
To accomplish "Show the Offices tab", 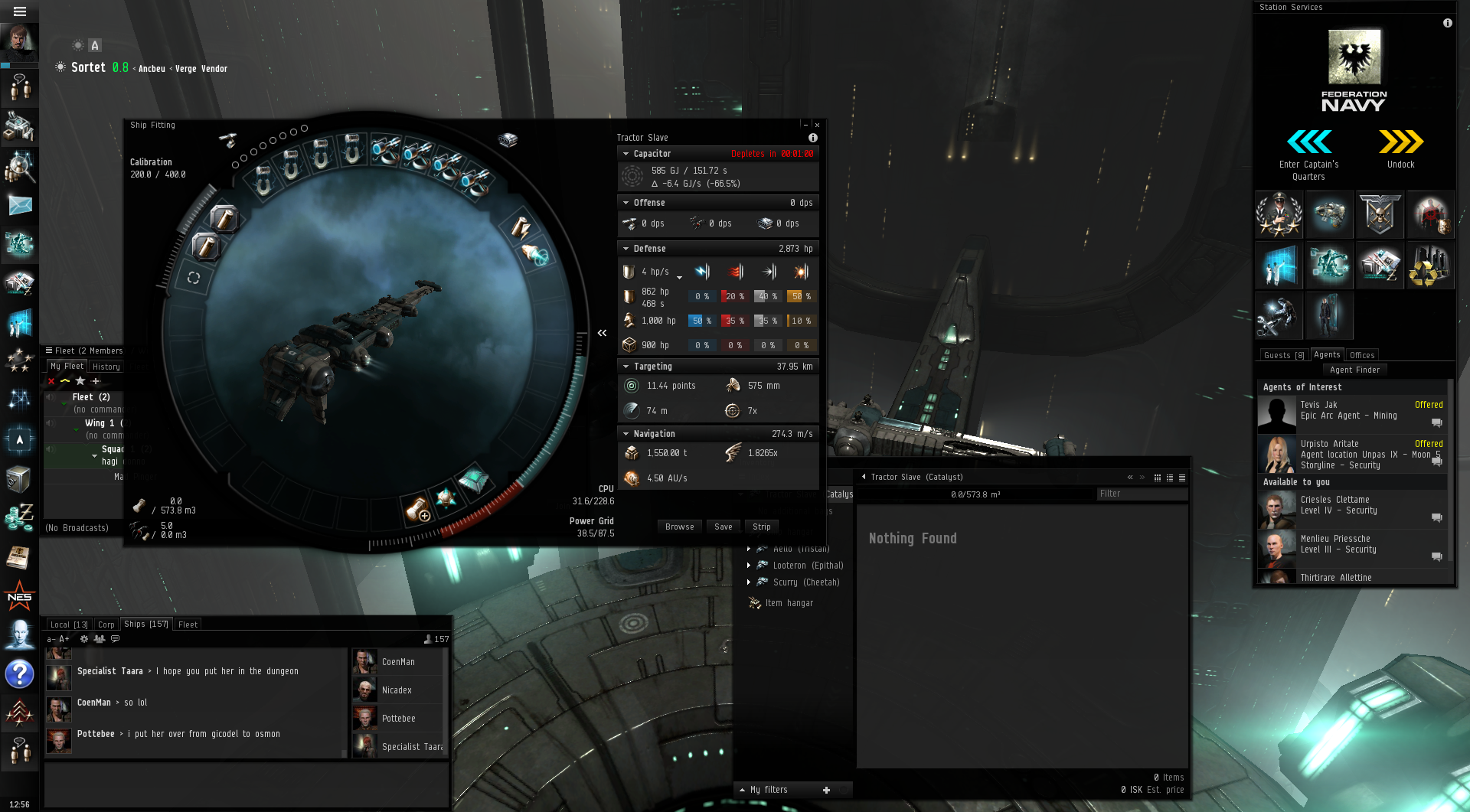I will pyautogui.click(x=1362, y=355).
